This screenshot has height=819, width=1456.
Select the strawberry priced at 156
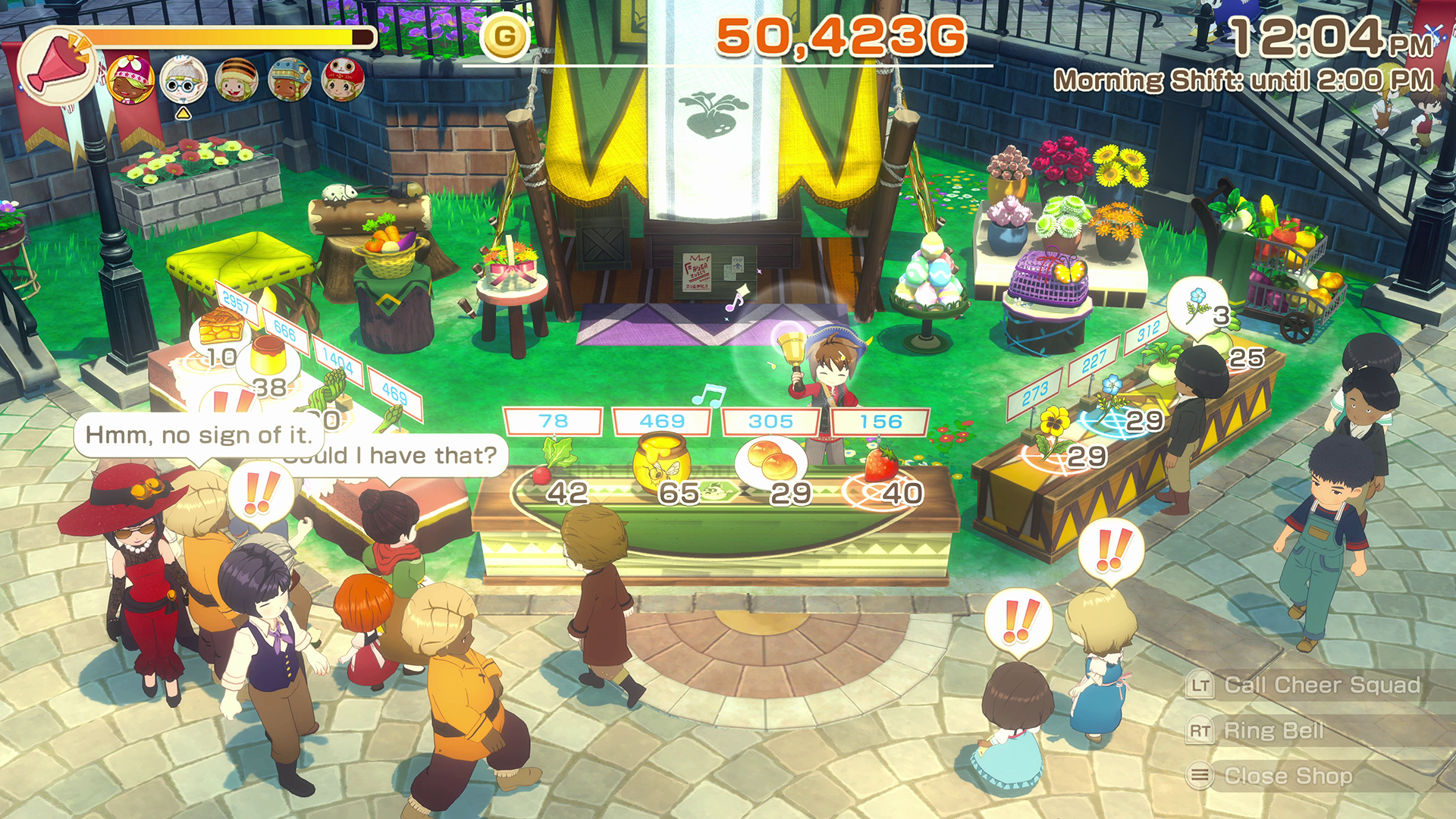pos(880,464)
